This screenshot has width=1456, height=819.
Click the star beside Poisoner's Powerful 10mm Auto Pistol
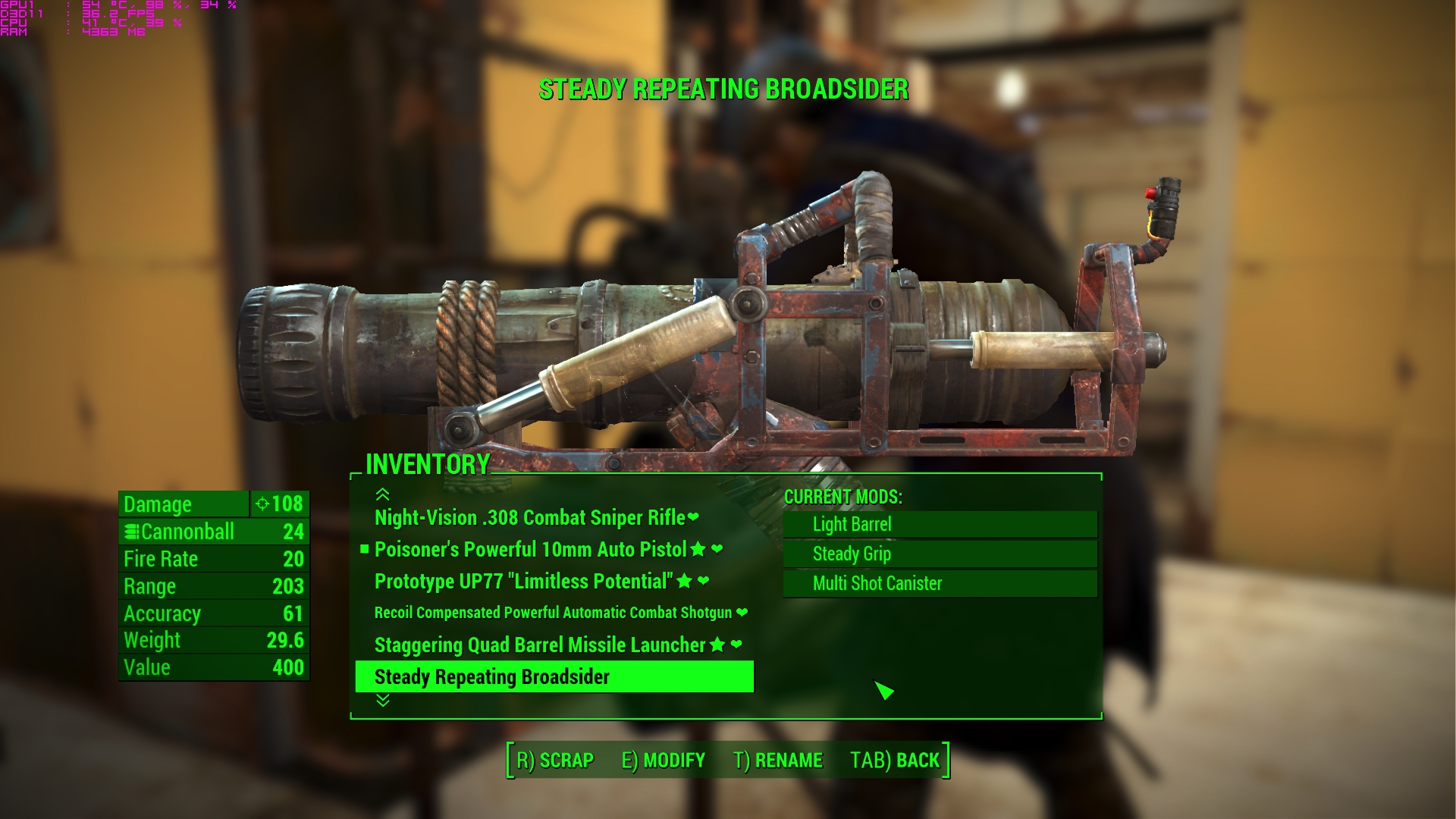698,549
